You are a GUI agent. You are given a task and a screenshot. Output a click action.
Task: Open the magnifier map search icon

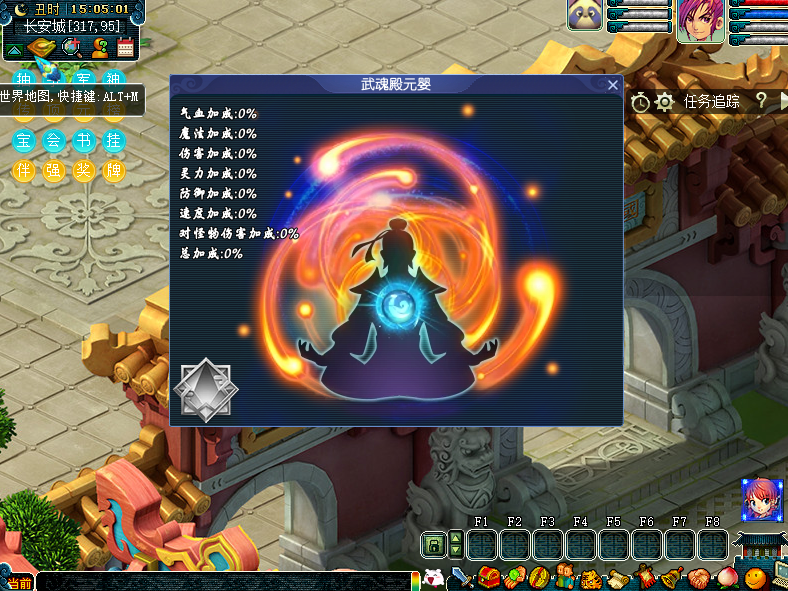[x=71, y=47]
